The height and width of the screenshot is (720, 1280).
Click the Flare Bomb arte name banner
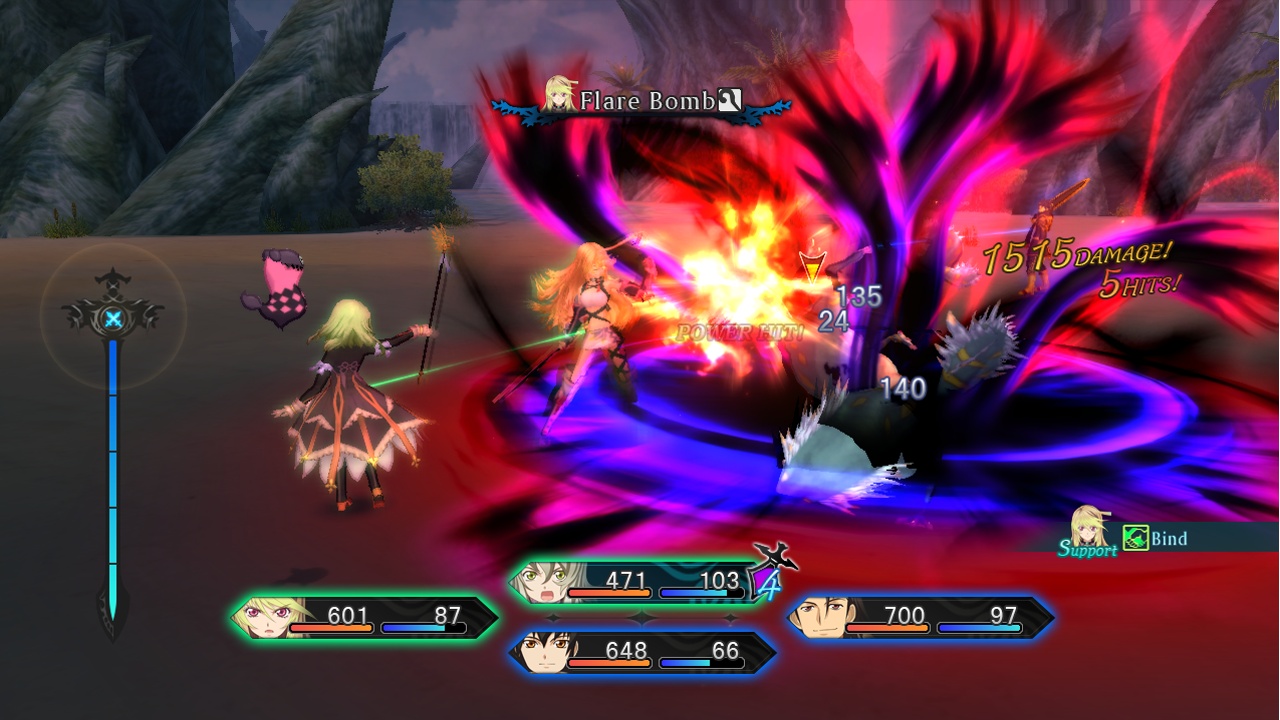coord(645,101)
